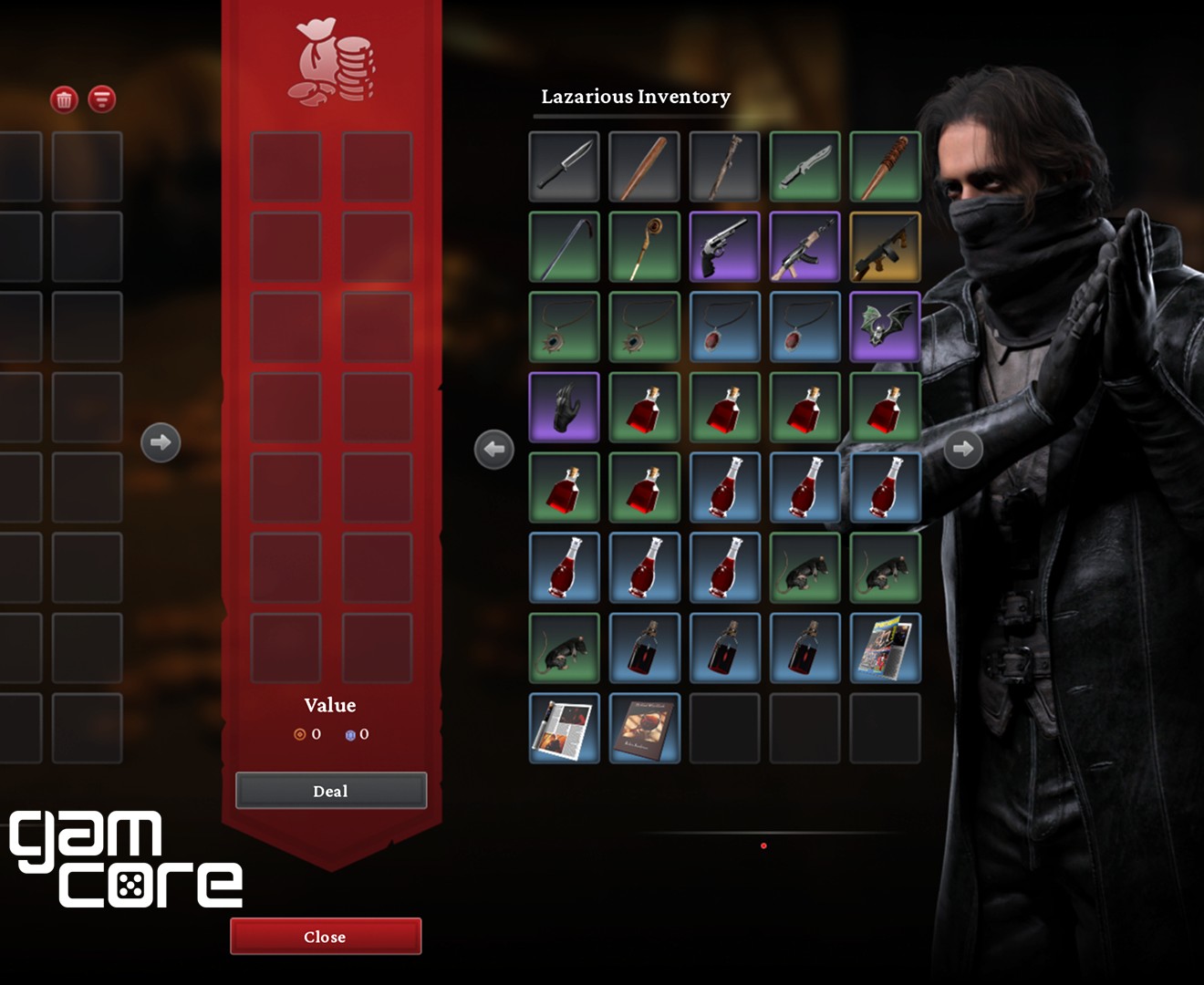Open the red filter icon

click(x=102, y=99)
